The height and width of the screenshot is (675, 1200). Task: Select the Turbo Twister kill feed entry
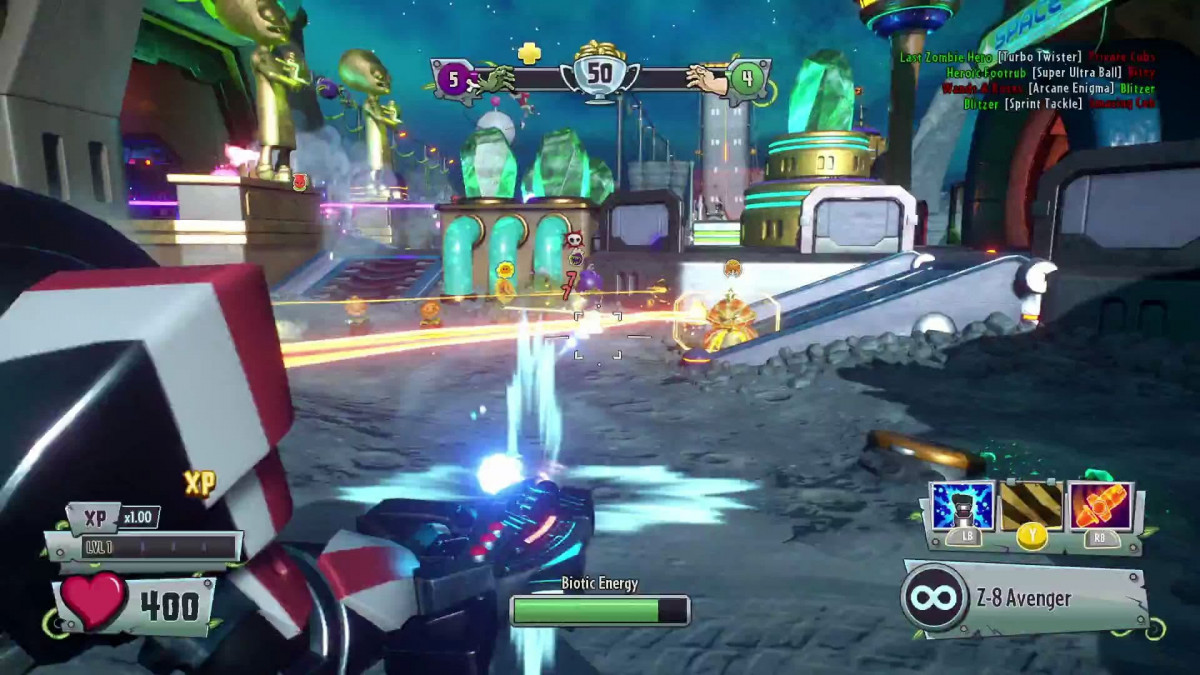coord(1027,57)
